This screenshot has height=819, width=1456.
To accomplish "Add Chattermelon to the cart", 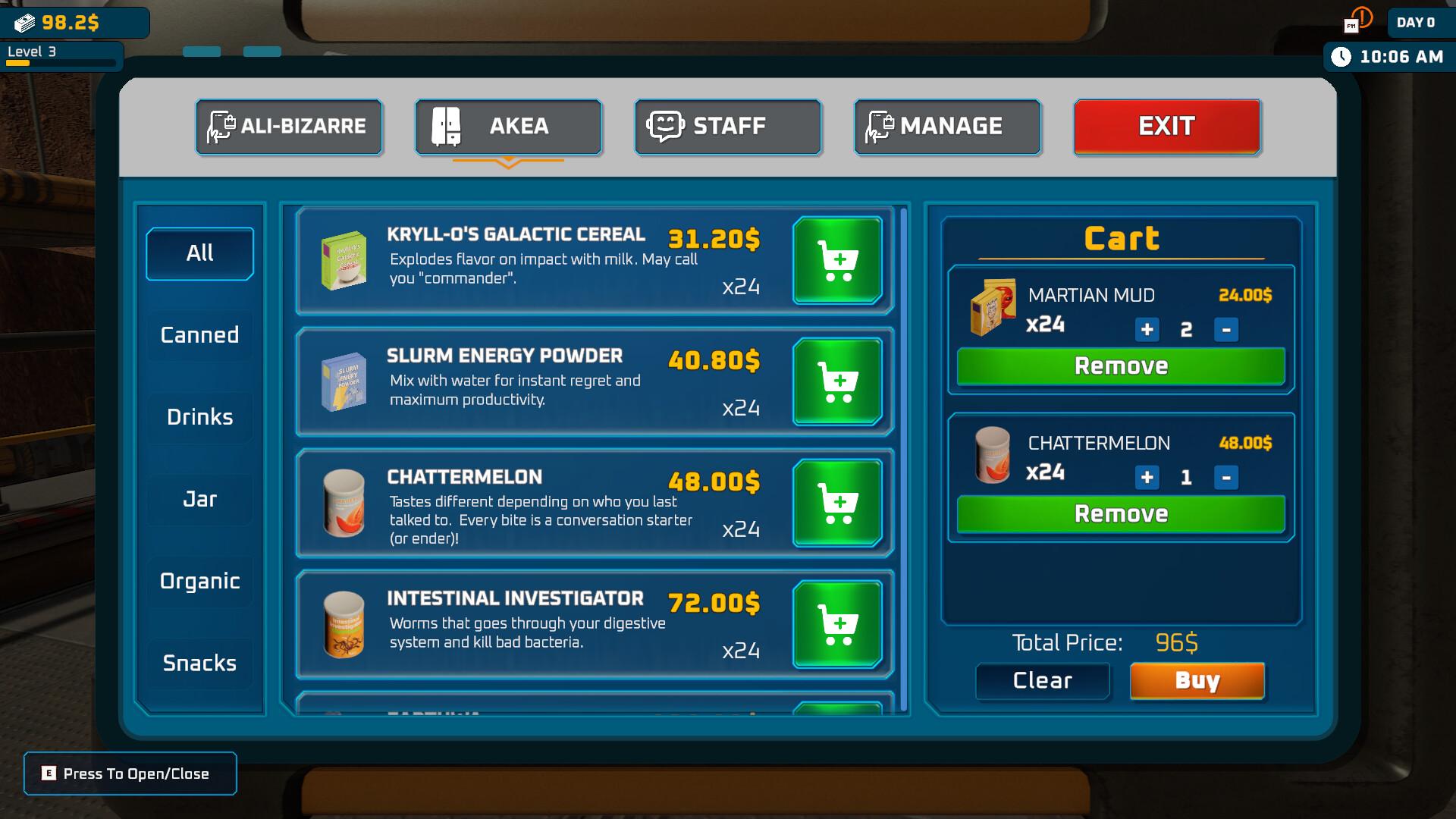I will (837, 504).
